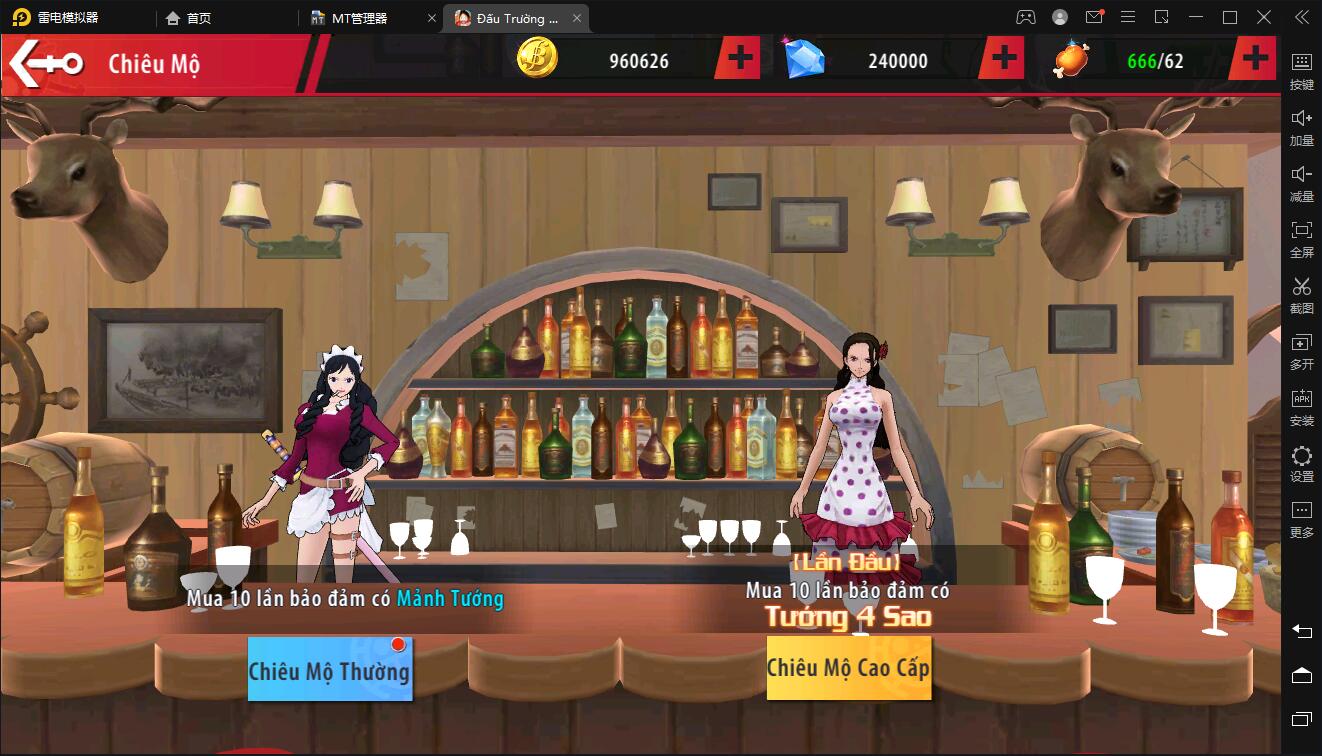
Task: Open the 多开 multi-instance tool
Action: pyautogui.click(x=1301, y=352)
